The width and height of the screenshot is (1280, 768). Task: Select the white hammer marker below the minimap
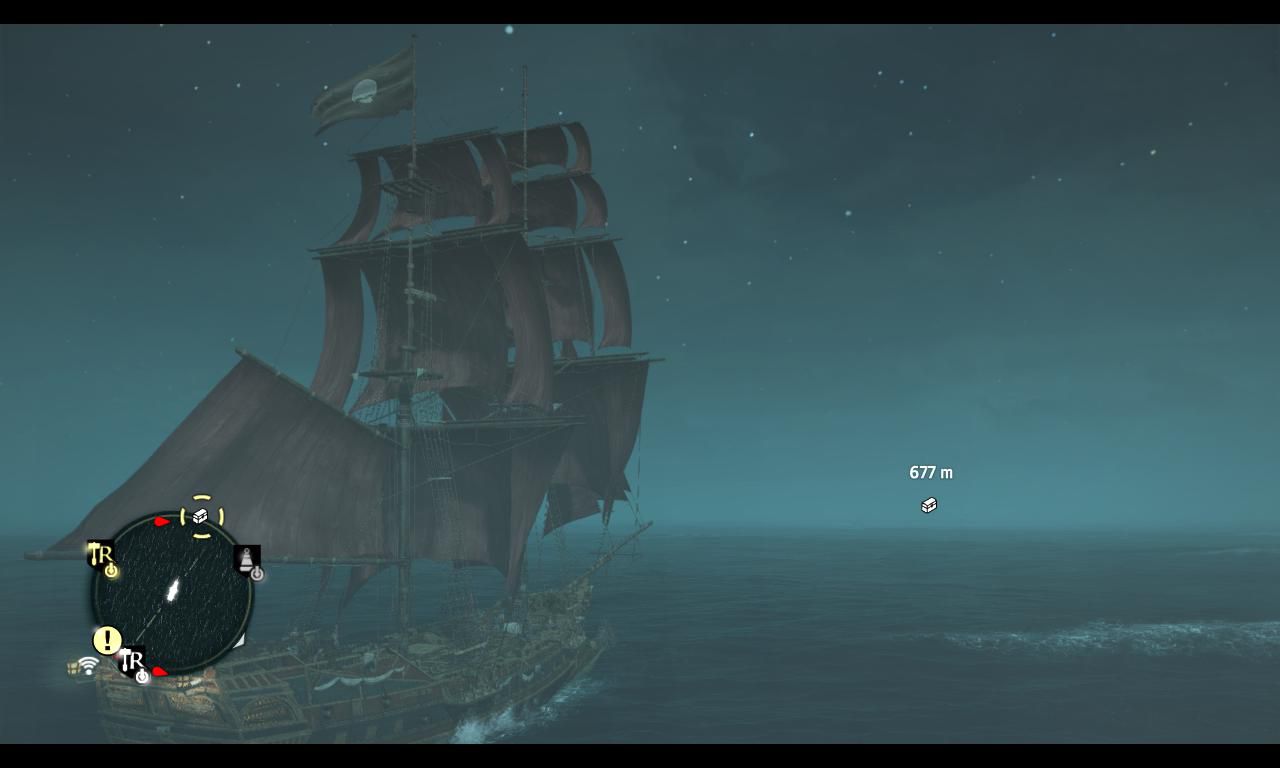131,662
